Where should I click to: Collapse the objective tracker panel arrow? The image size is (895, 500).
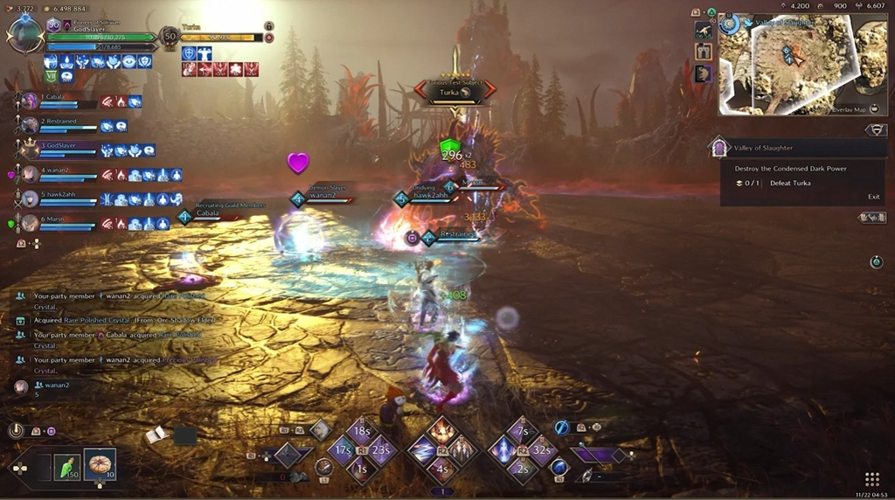(x=876, y=131)
